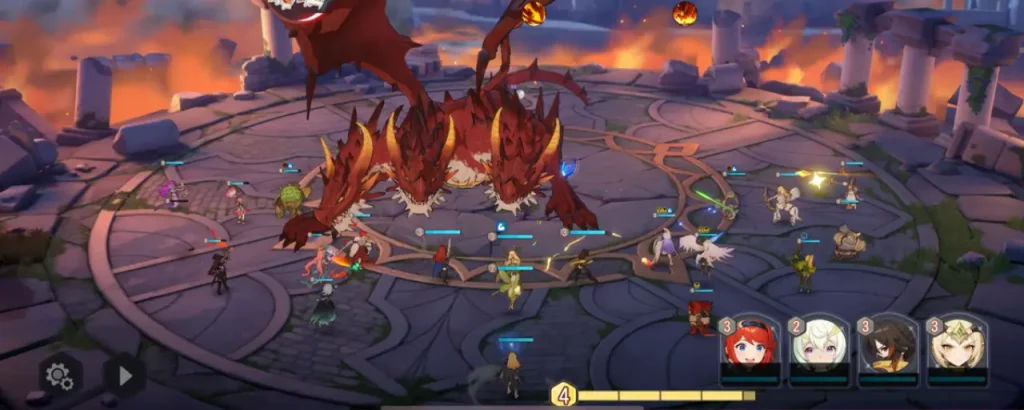Select the red-haired hero skill portrait
This screenshot has width=1024, height=410.
tap(750, 347)
